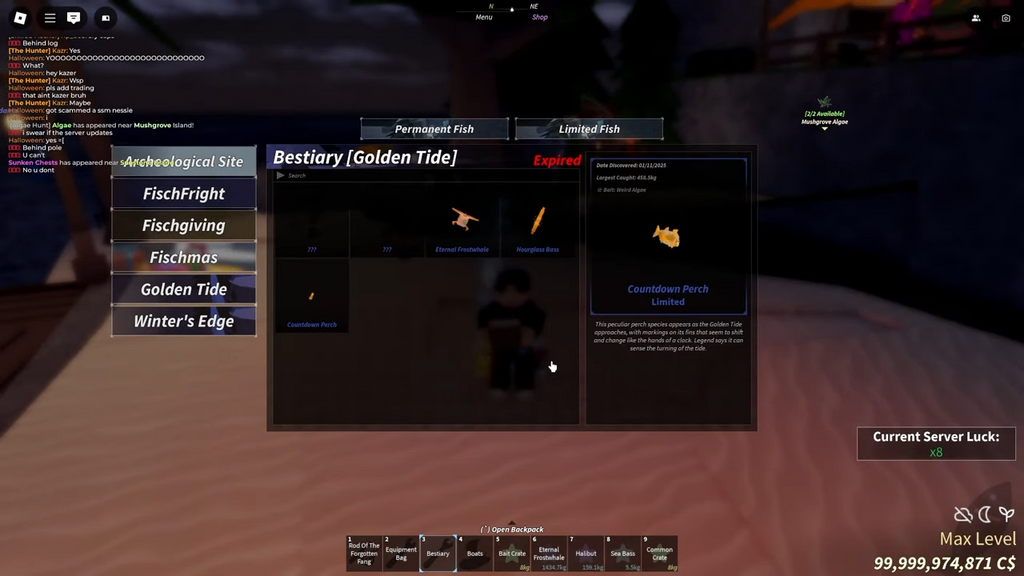Select the Golden Tide category
The image size is (1024, 576).
pyautogui.click(x=184, y=290)
